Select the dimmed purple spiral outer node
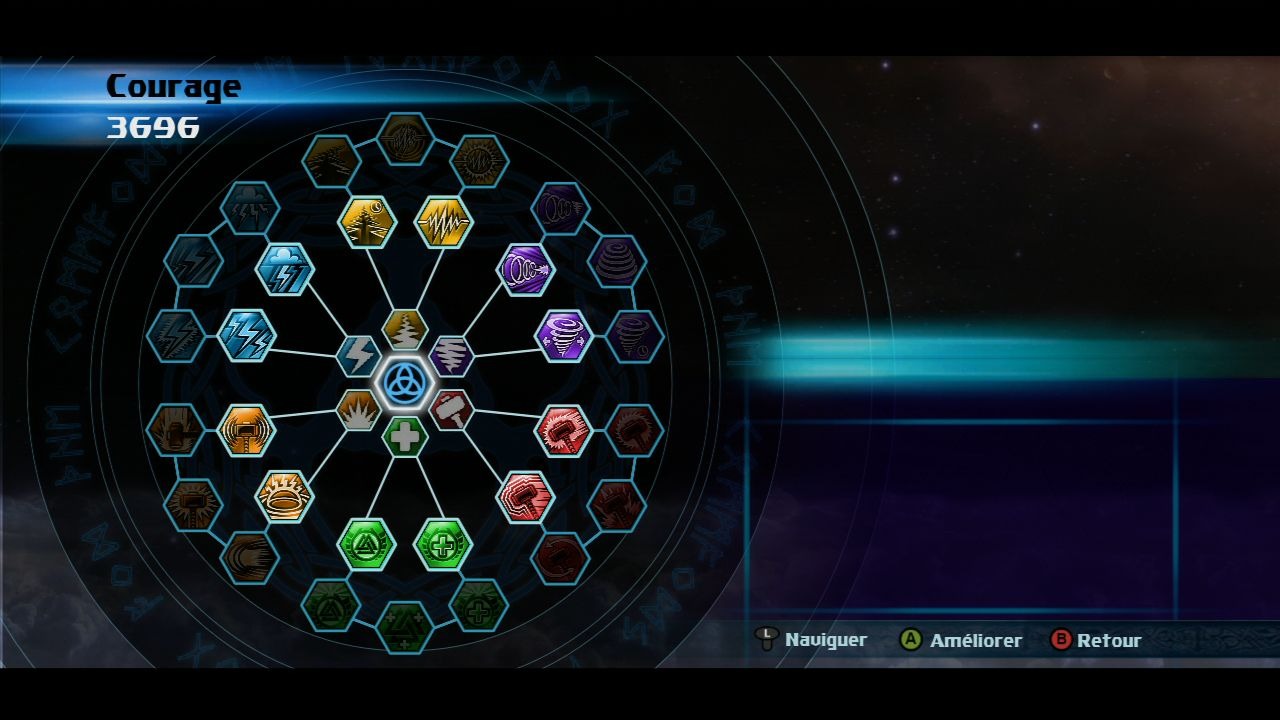The width and height of the screenshot is (1280, 720). pos(616,261)
